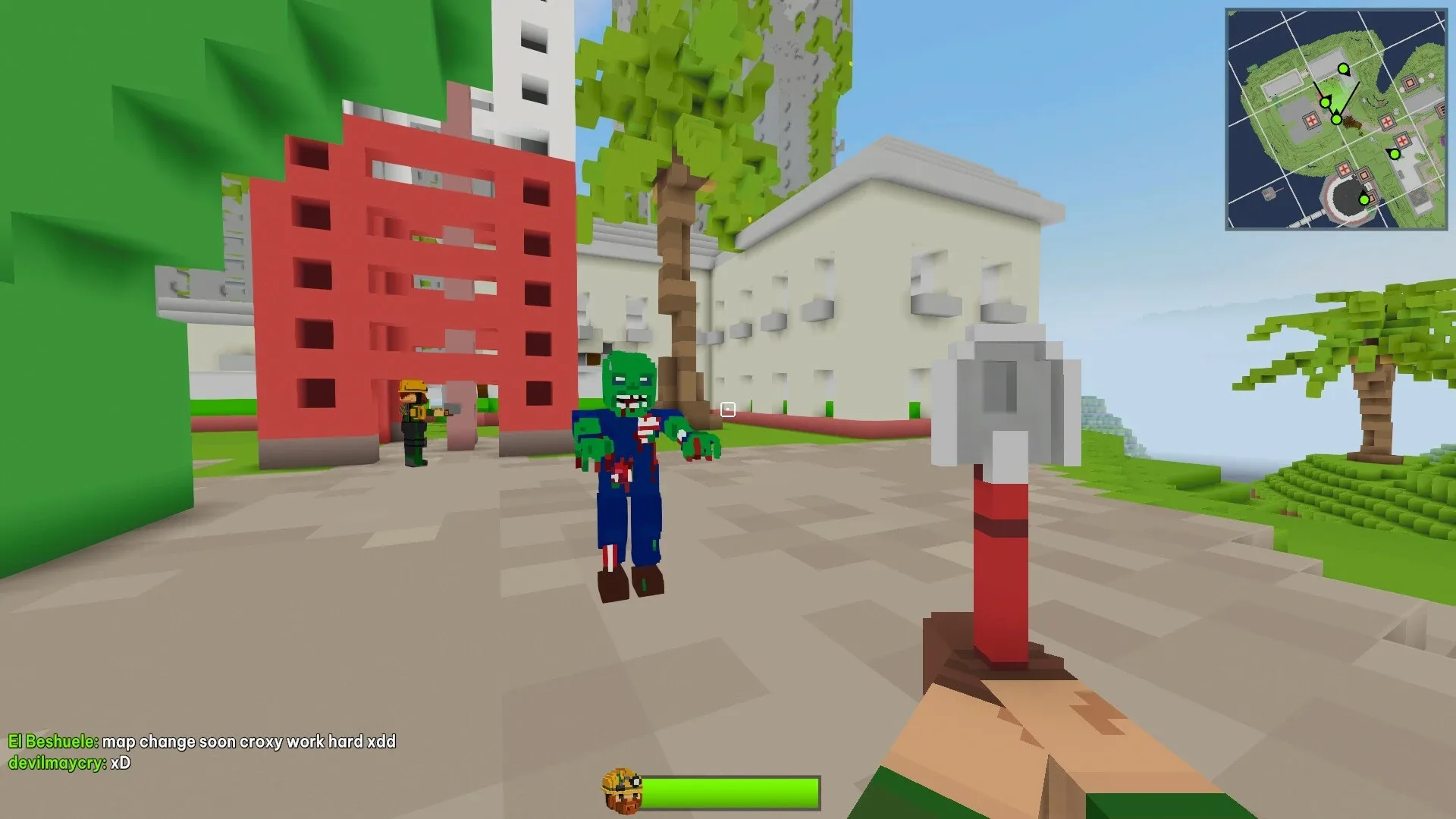Viewport: 1456px width, 819px height.
Task: Click the crate marker on the minimap right edge
Action: pyautogui.click(x=1440, y=110)
